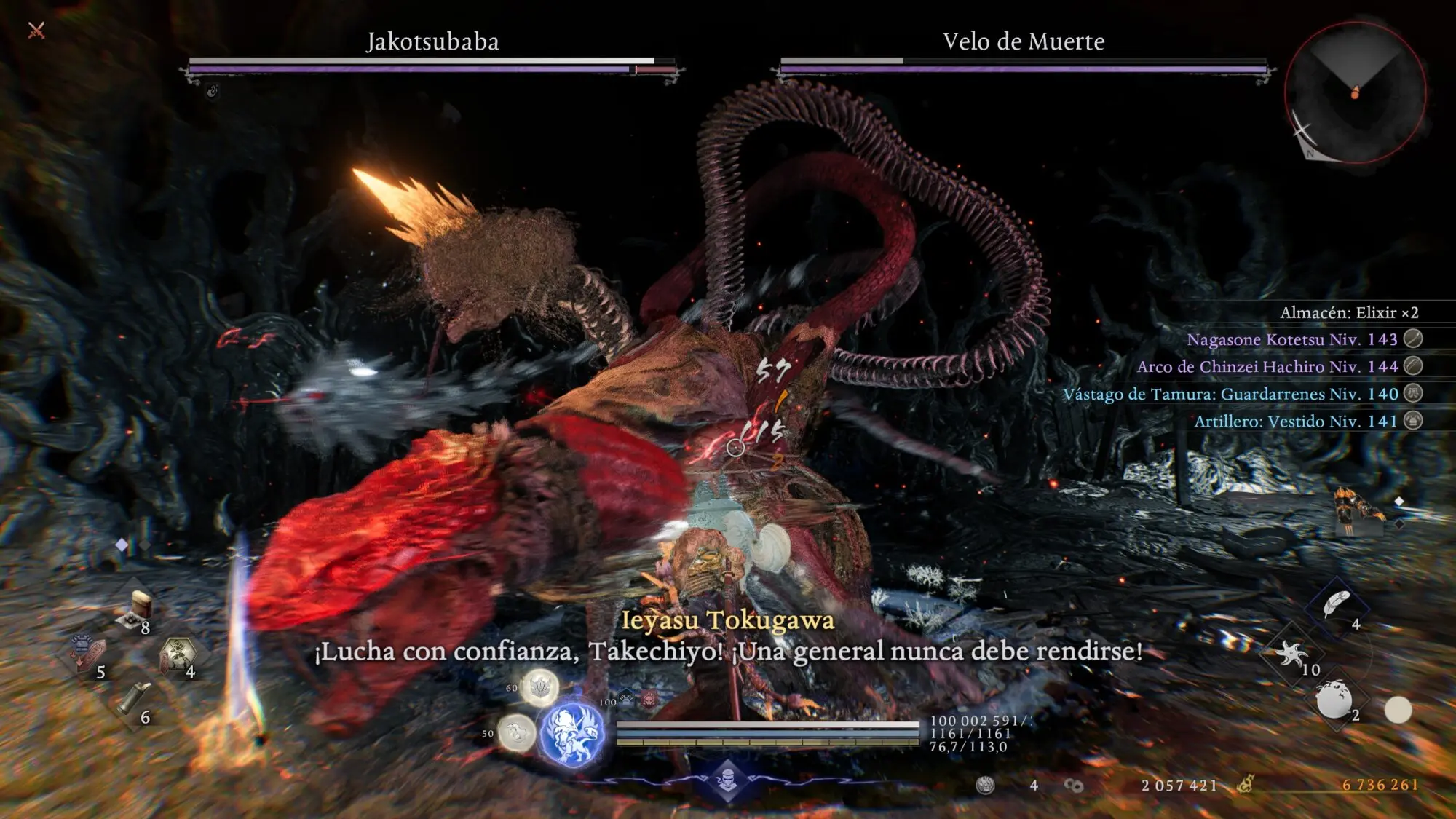Click the crossed swords icon in the corner
1456x819 pixels.
pyautogui.click(x=36, y=30)
